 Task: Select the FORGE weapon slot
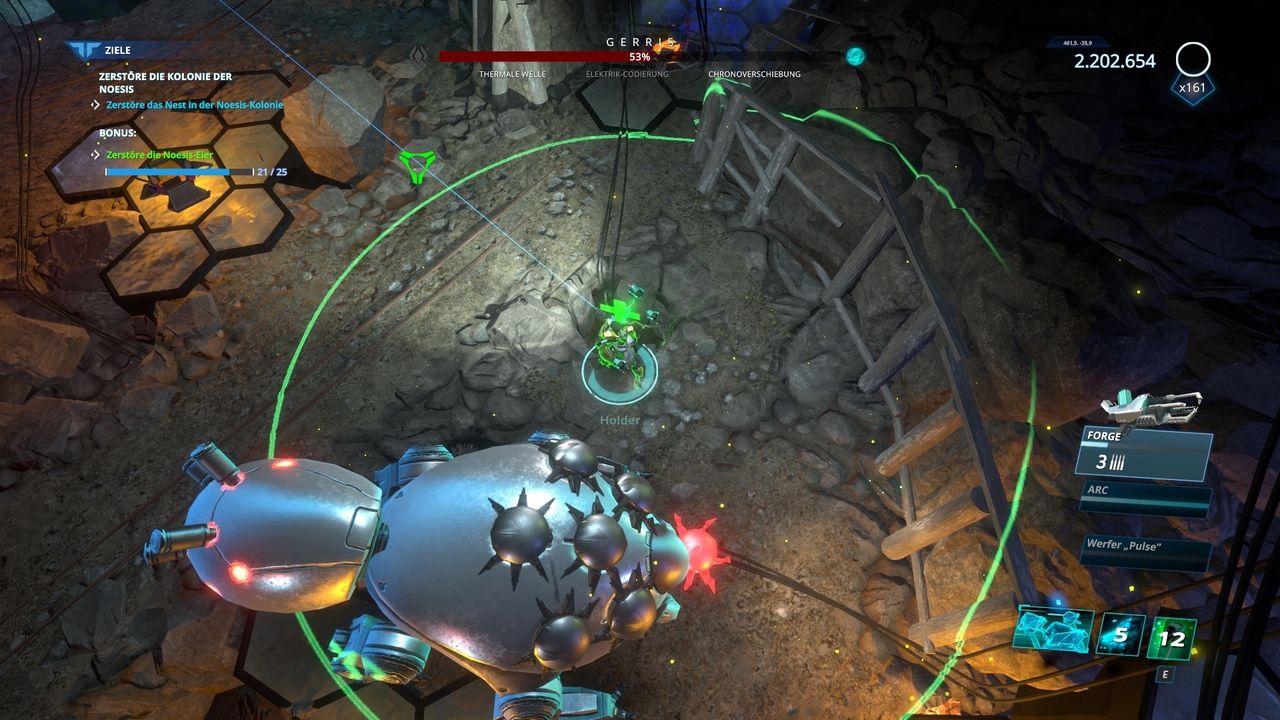[x=1143, y=453]
